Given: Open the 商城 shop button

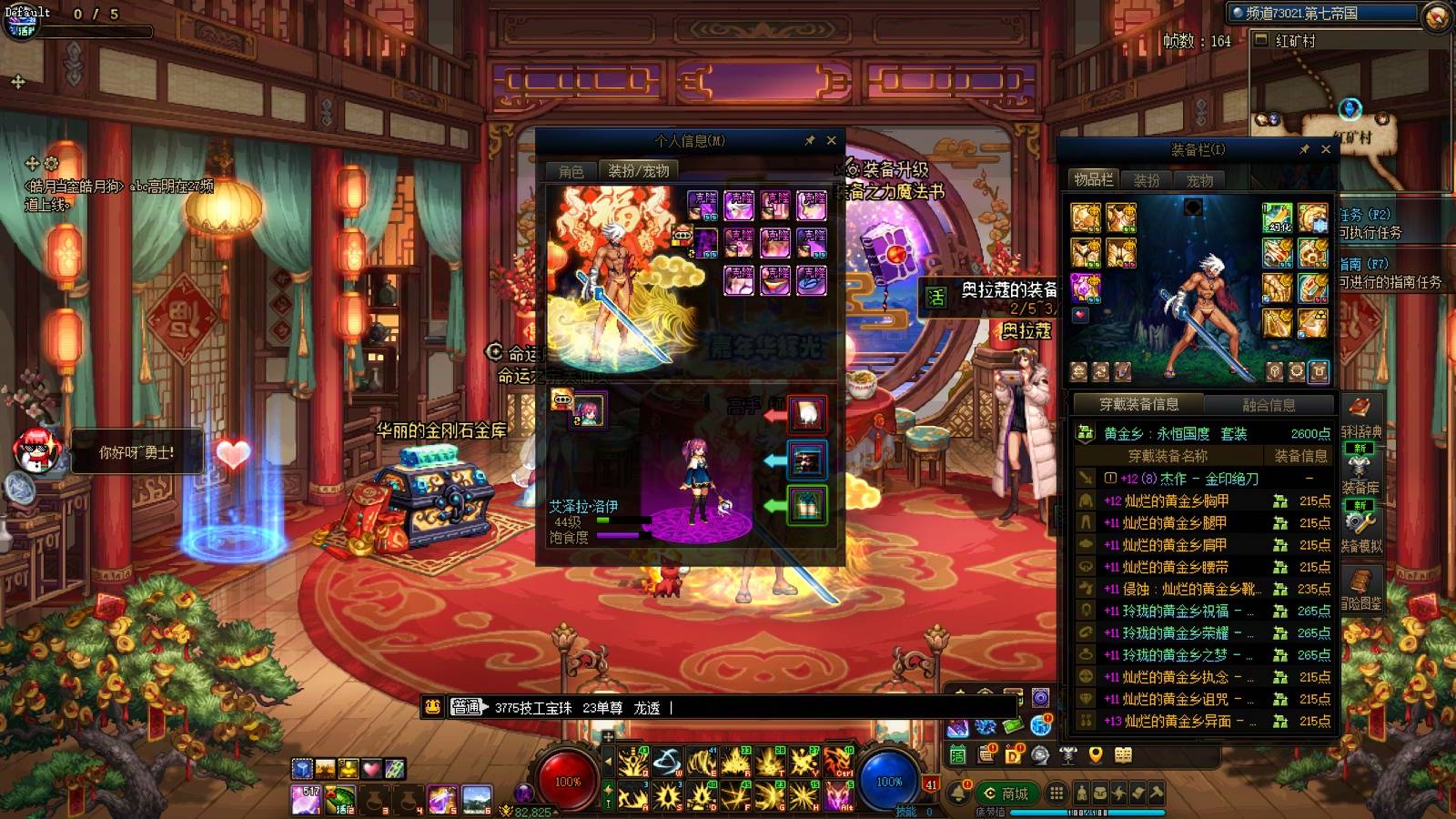Looking at the screenshot, I should [x=1006, y=794].
